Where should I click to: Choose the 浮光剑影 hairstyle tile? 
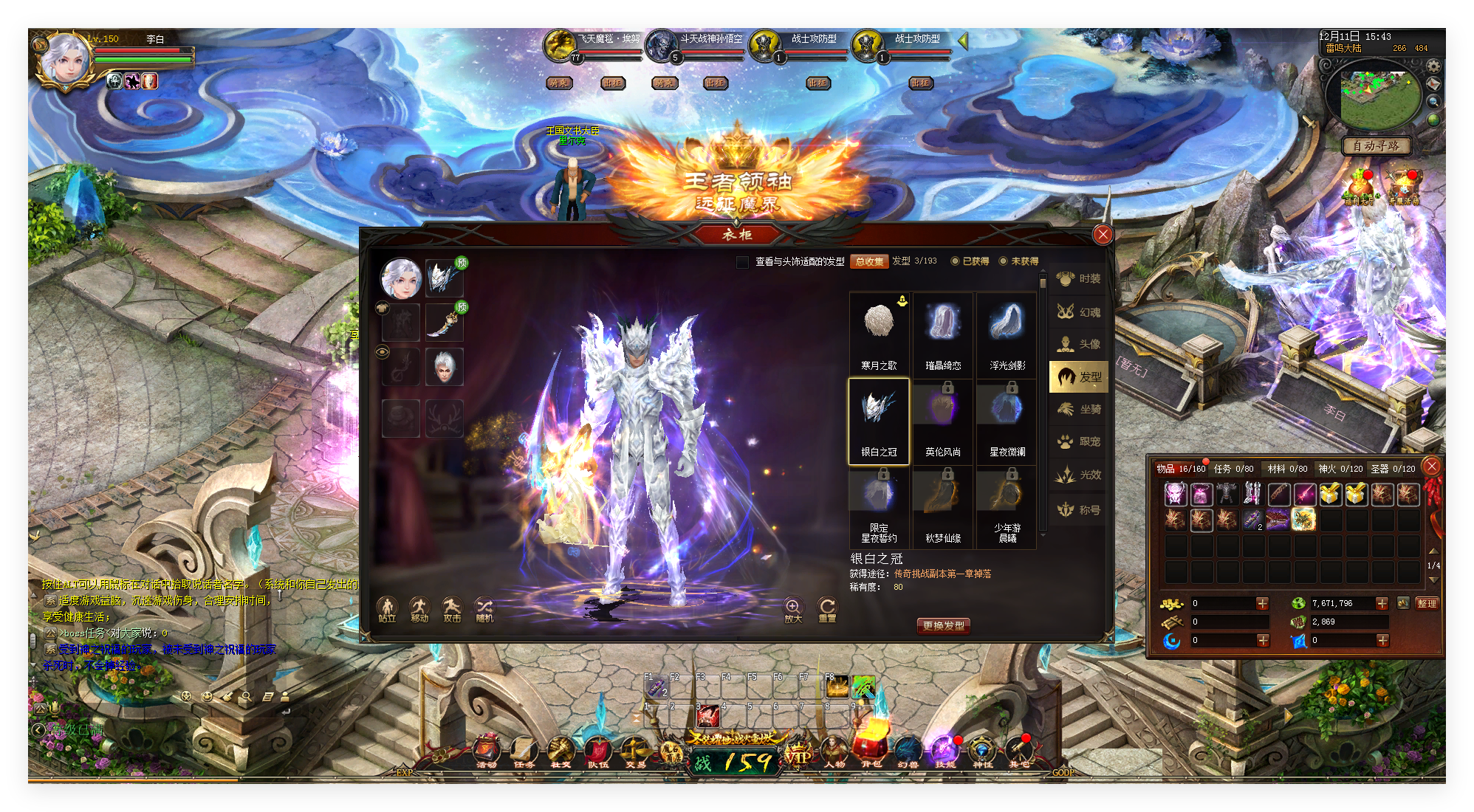(x=1007, y=332)
